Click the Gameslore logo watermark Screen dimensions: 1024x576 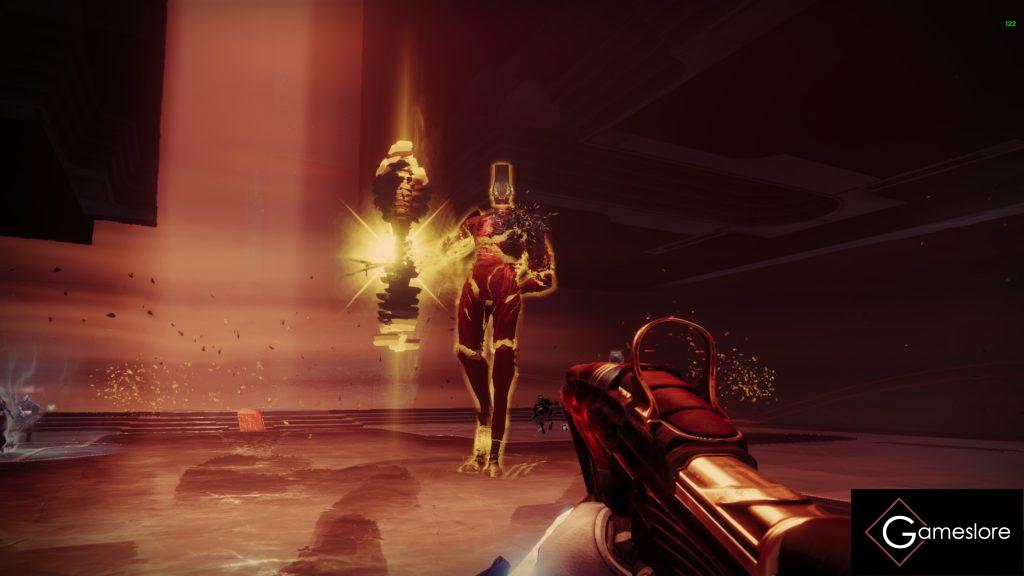pyautogui.click(x=937, y=531)
